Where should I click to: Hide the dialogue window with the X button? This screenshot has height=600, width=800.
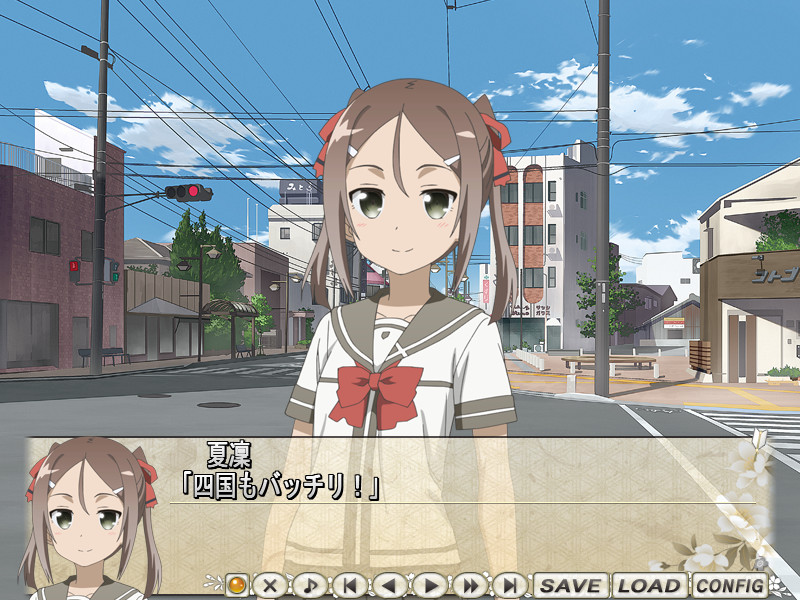click(267, 585)
